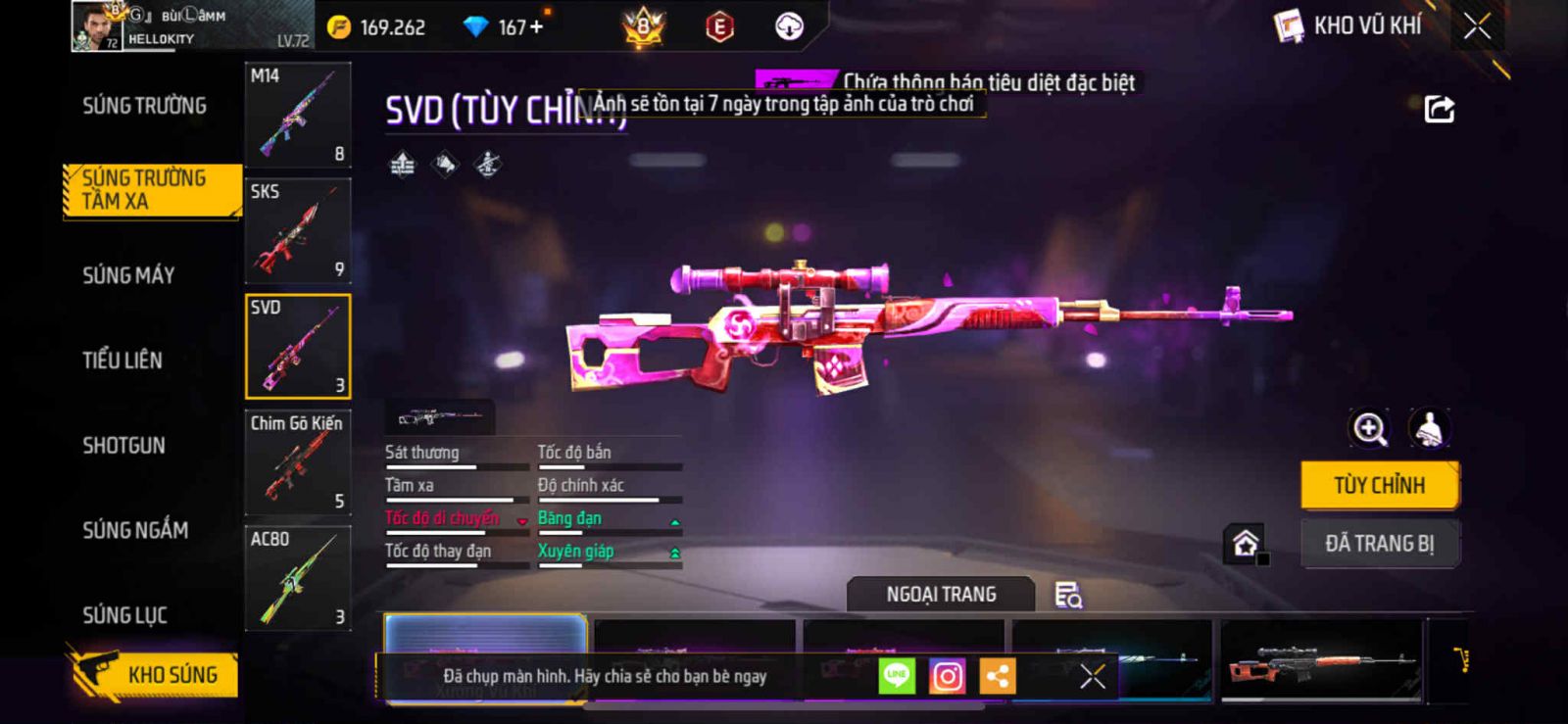Screen dimensions: 1568x724
Task: Open the SÚNG MÁY weapon category
Action: click(128, 275)
